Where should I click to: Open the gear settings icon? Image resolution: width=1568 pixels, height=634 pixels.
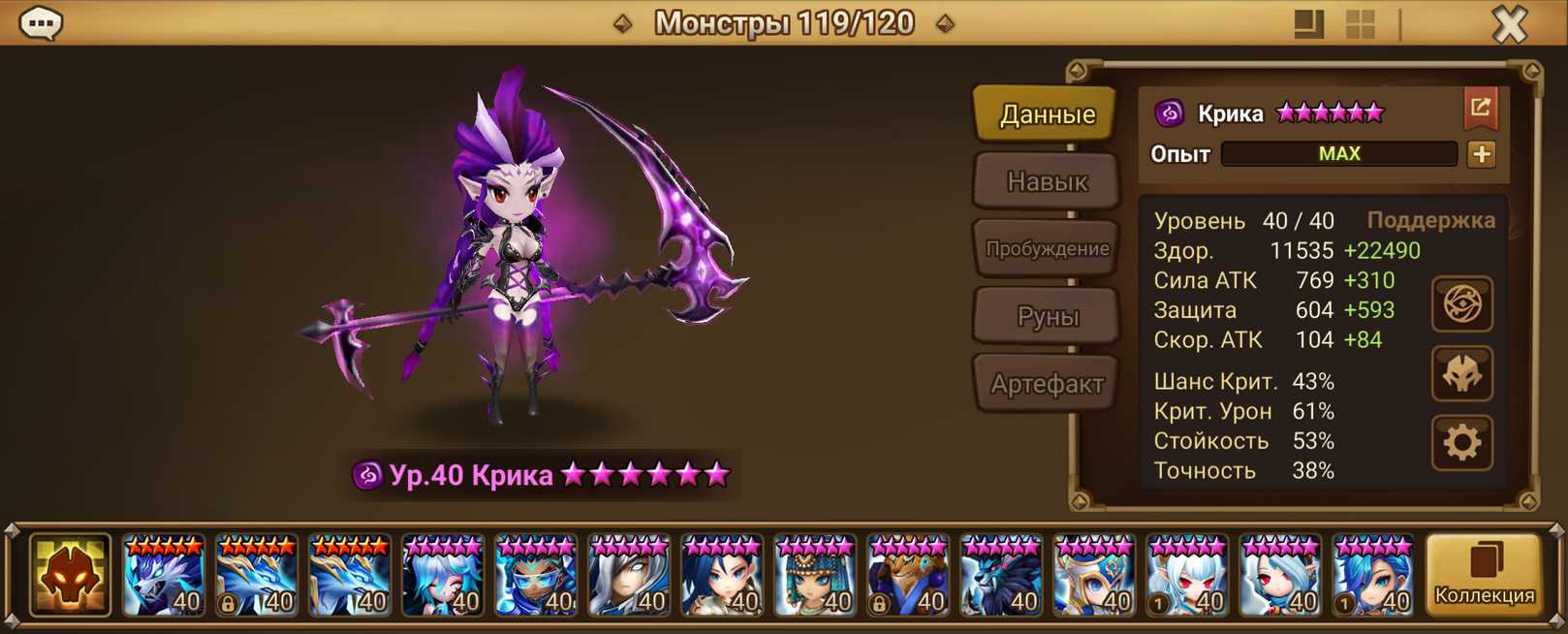click(1462, 443)
